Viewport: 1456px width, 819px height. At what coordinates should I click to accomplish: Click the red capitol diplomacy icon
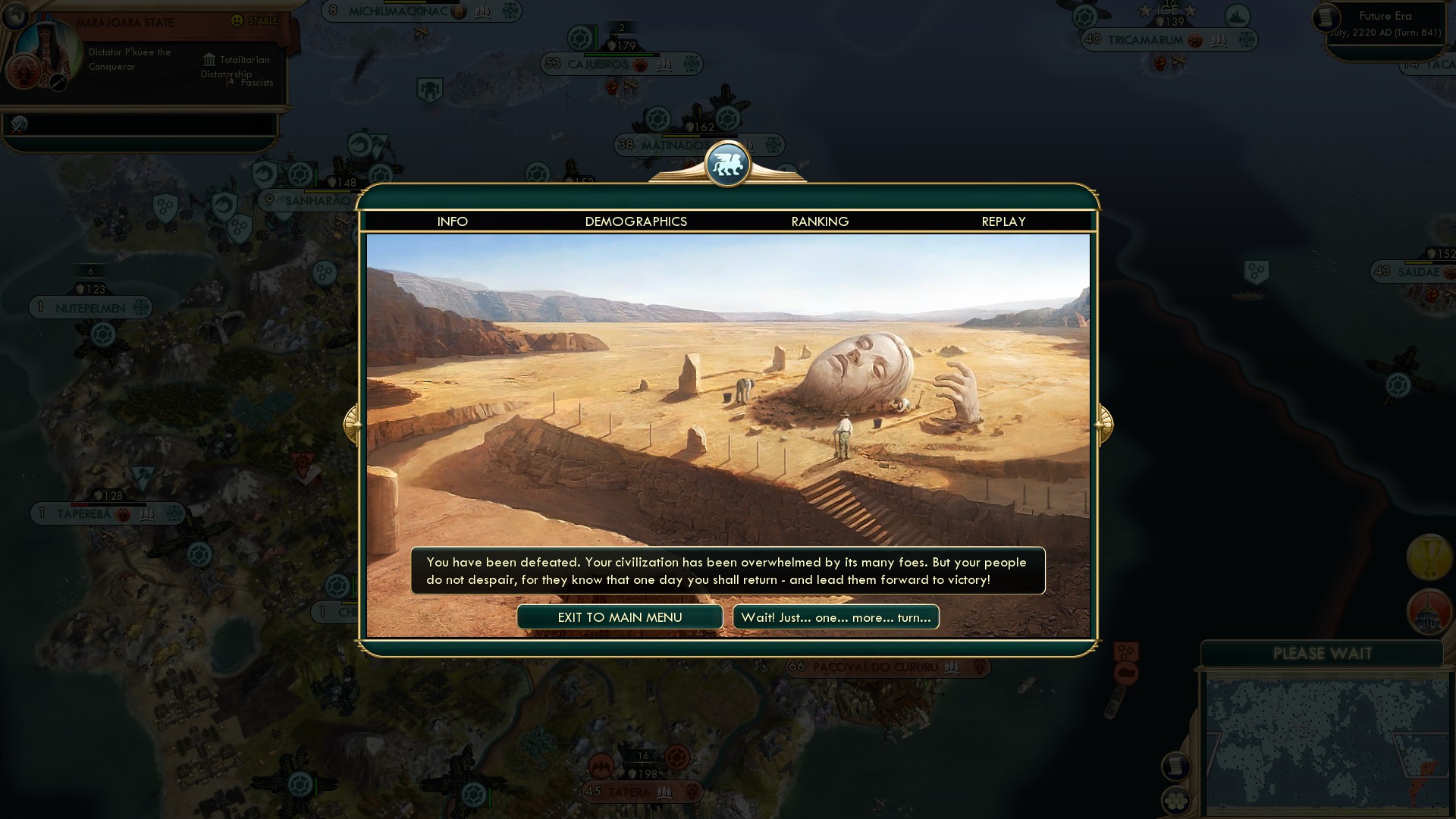(x=1429, y=612)
